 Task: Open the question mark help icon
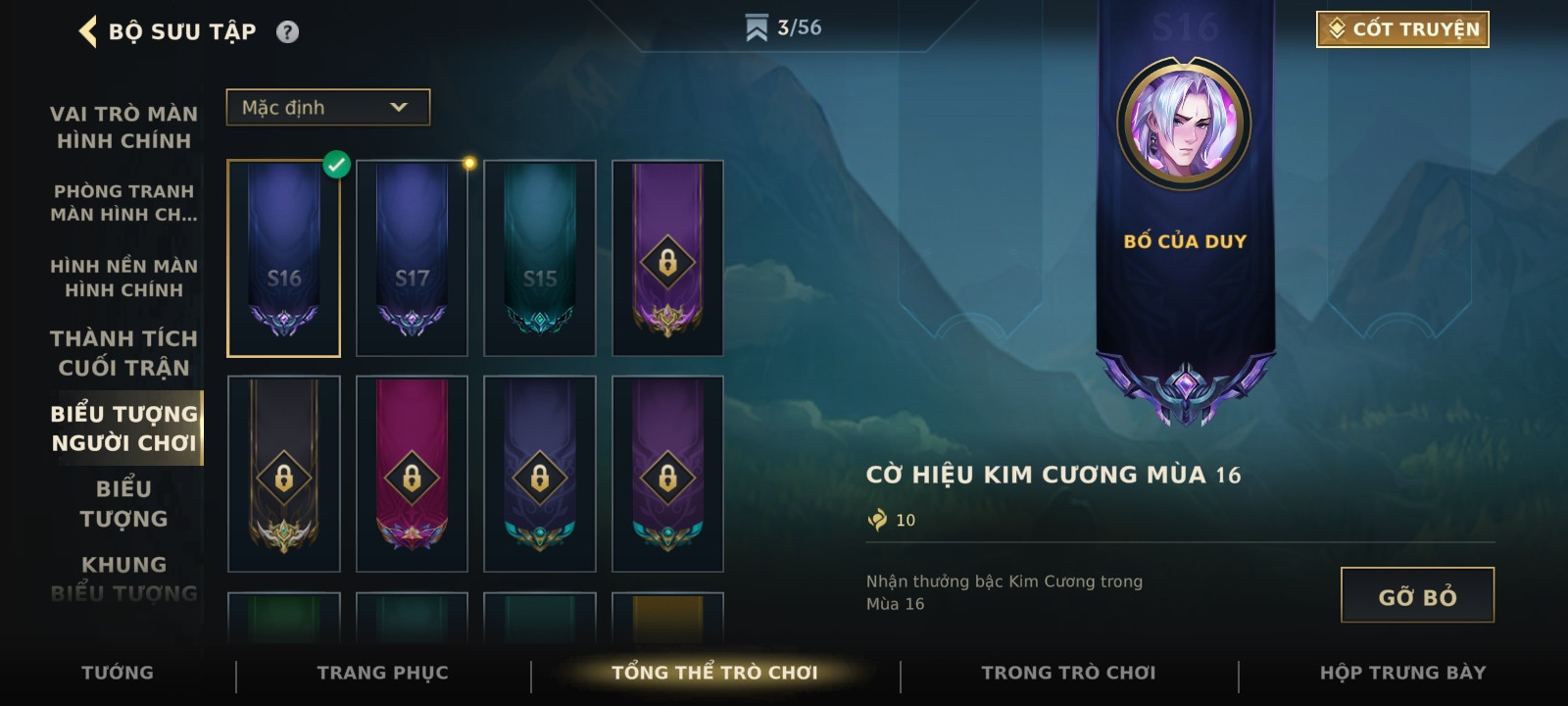pos(287,32)
